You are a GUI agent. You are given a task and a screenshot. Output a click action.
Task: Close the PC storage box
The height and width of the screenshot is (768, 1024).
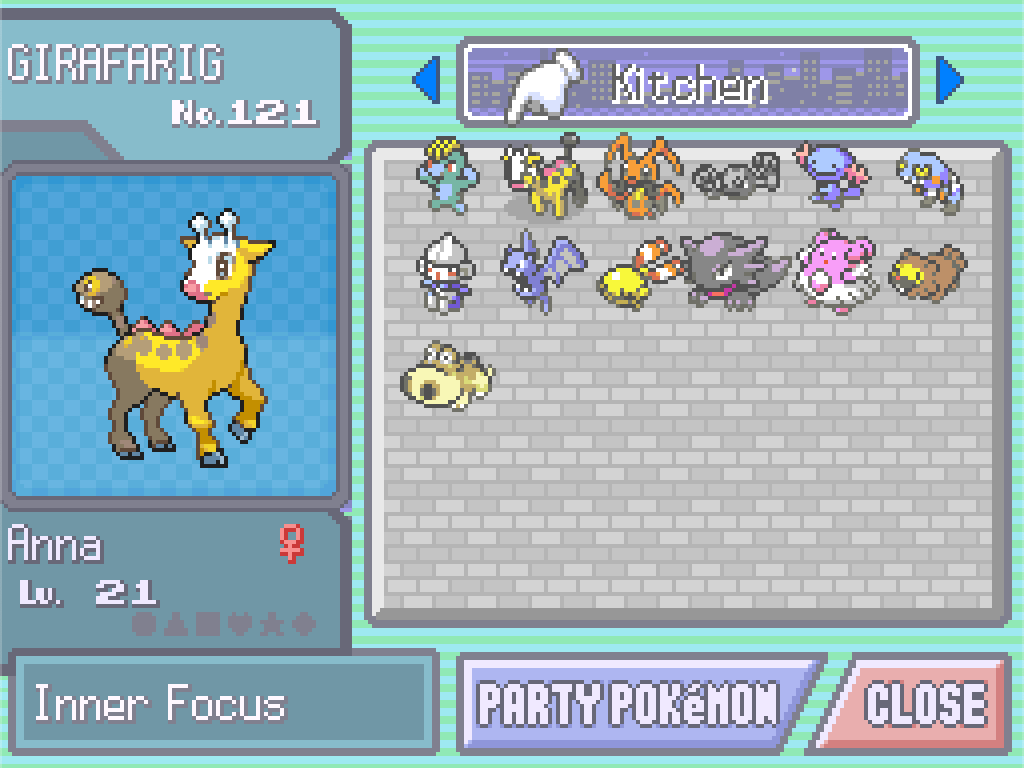(x=923, y=703)
